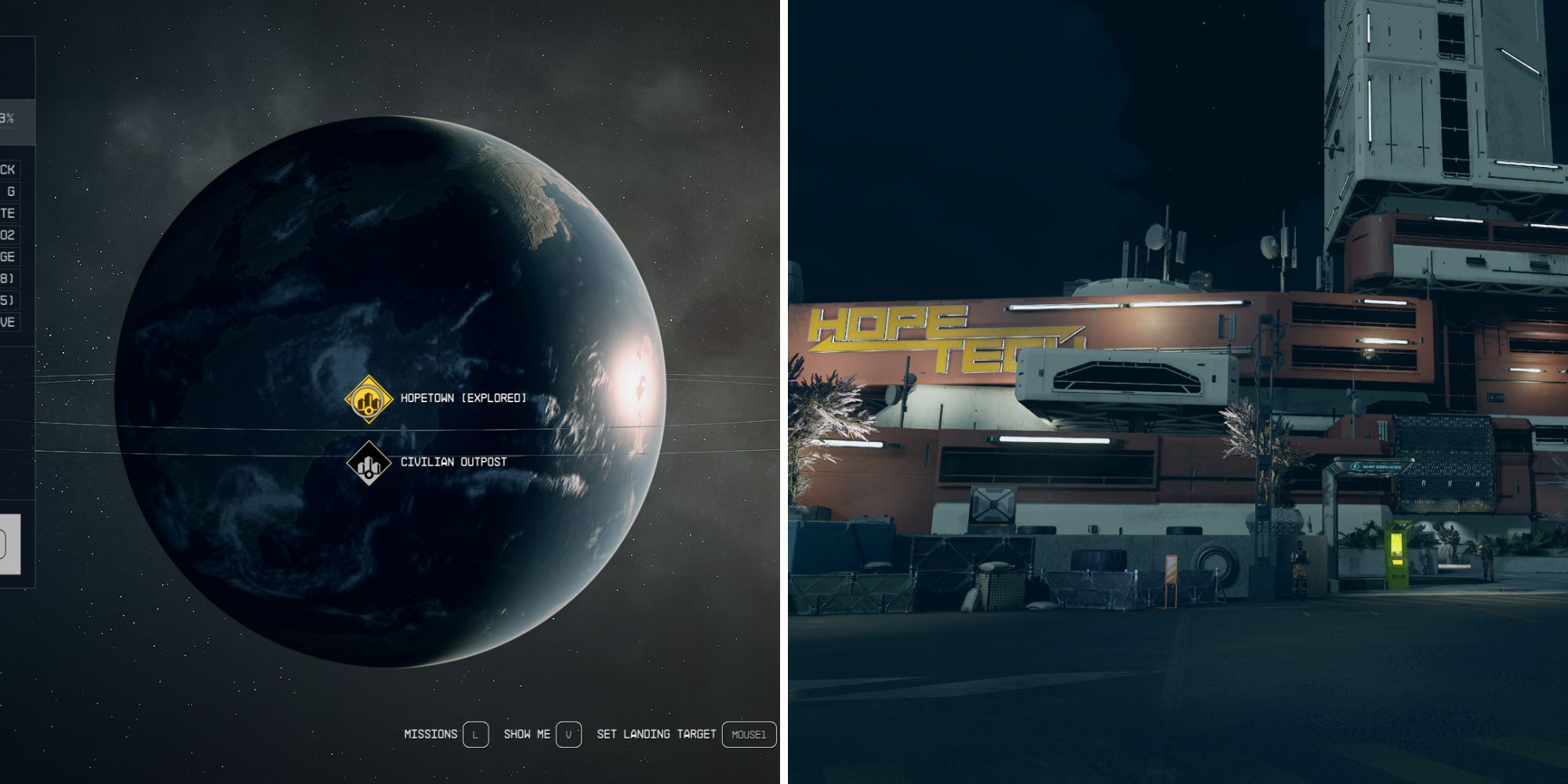1568x784 pixels.
Task: Click the Ship Services sign icon on the kiosk
Action: point(1354,466)
